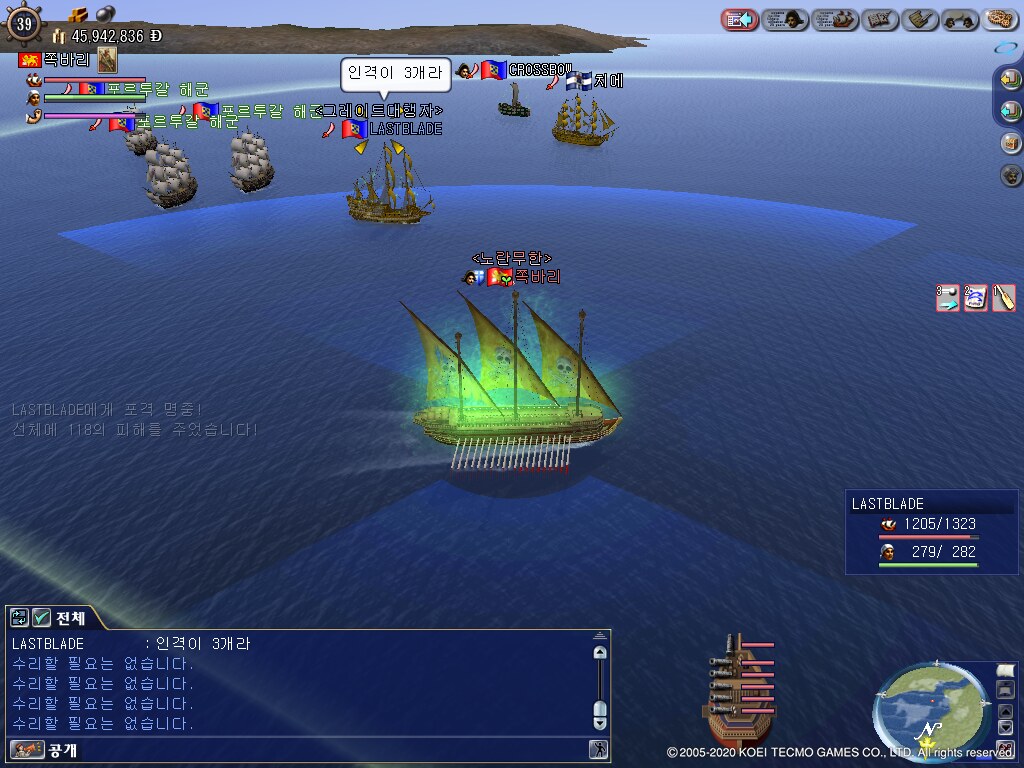The height and width of the screenshot is (768, 1024).
Task: Open the scroll and quill menu
Action: 919,19
